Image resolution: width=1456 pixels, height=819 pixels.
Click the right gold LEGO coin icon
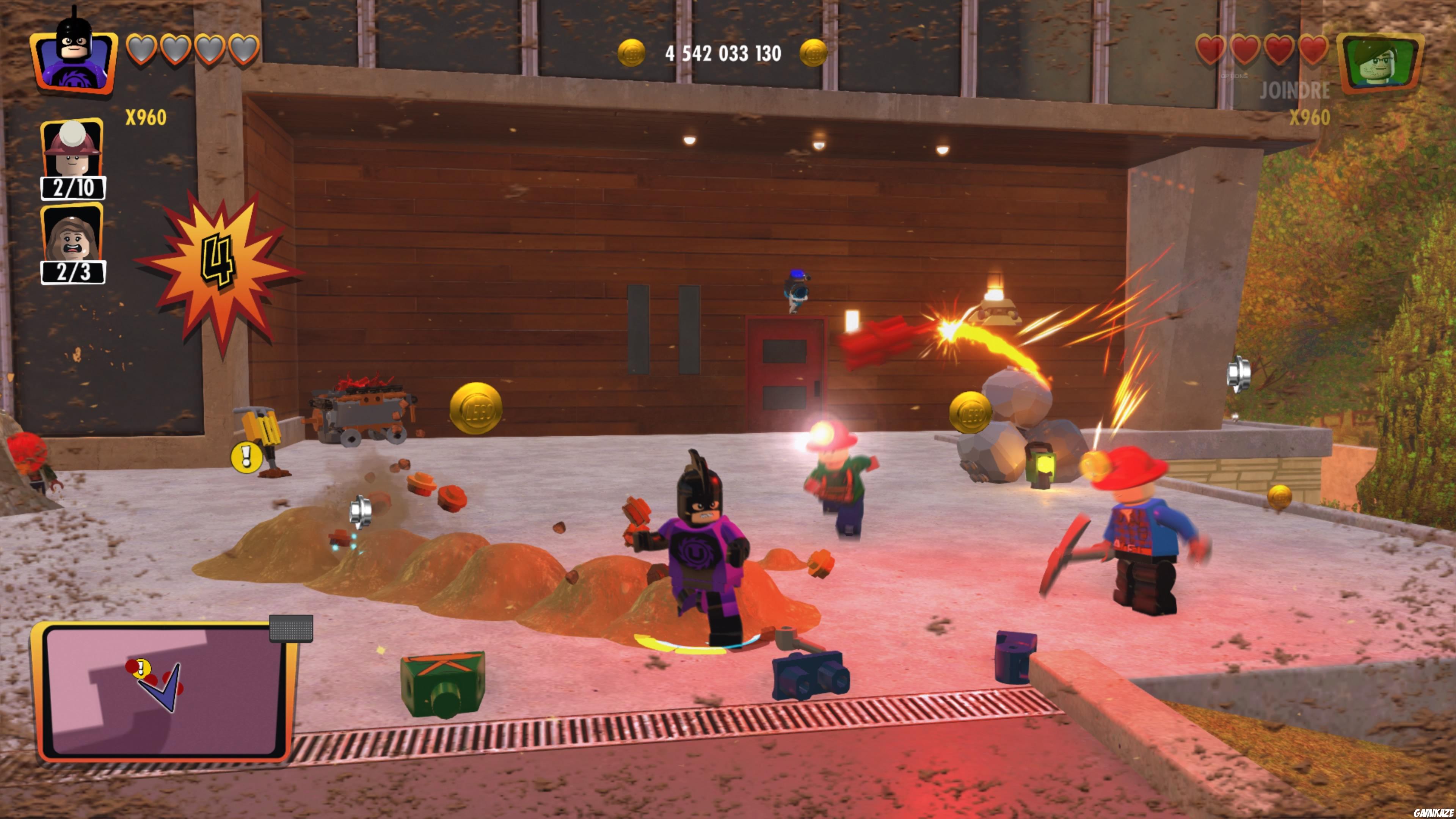814,53
